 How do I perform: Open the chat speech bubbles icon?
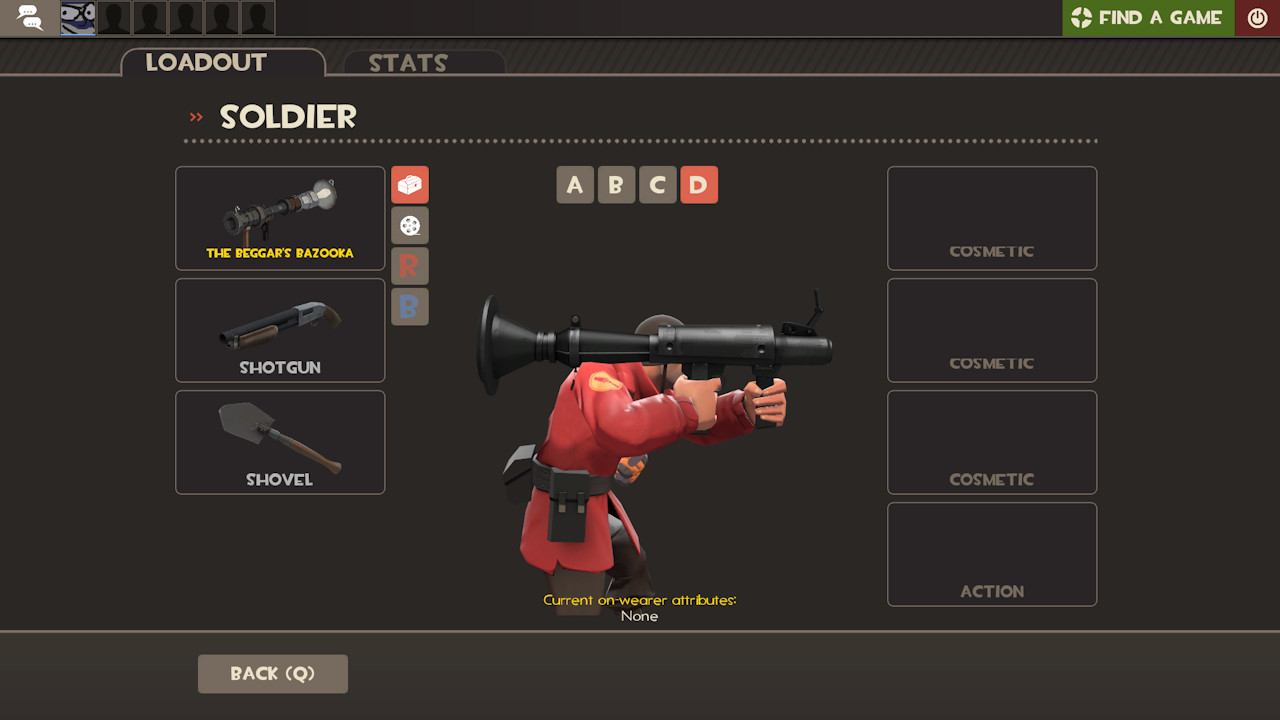(28, 17)
